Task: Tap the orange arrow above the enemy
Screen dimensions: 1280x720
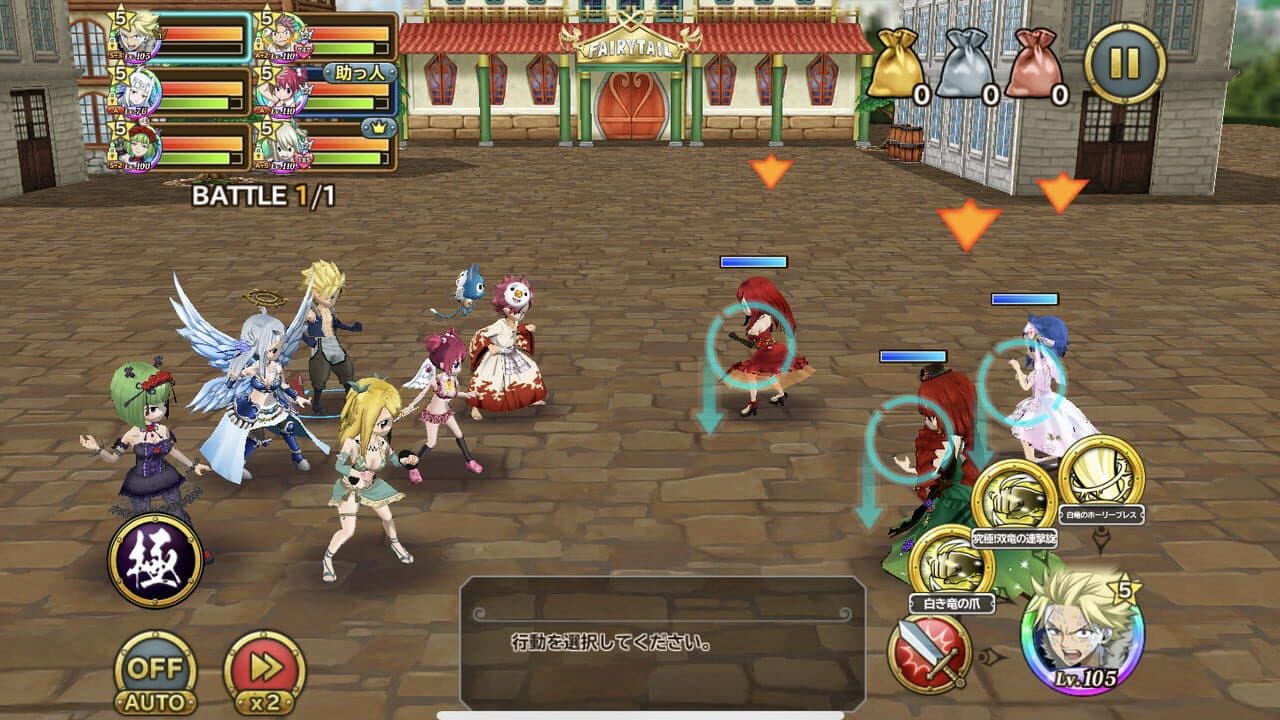Action: click(x=770, y=172)
